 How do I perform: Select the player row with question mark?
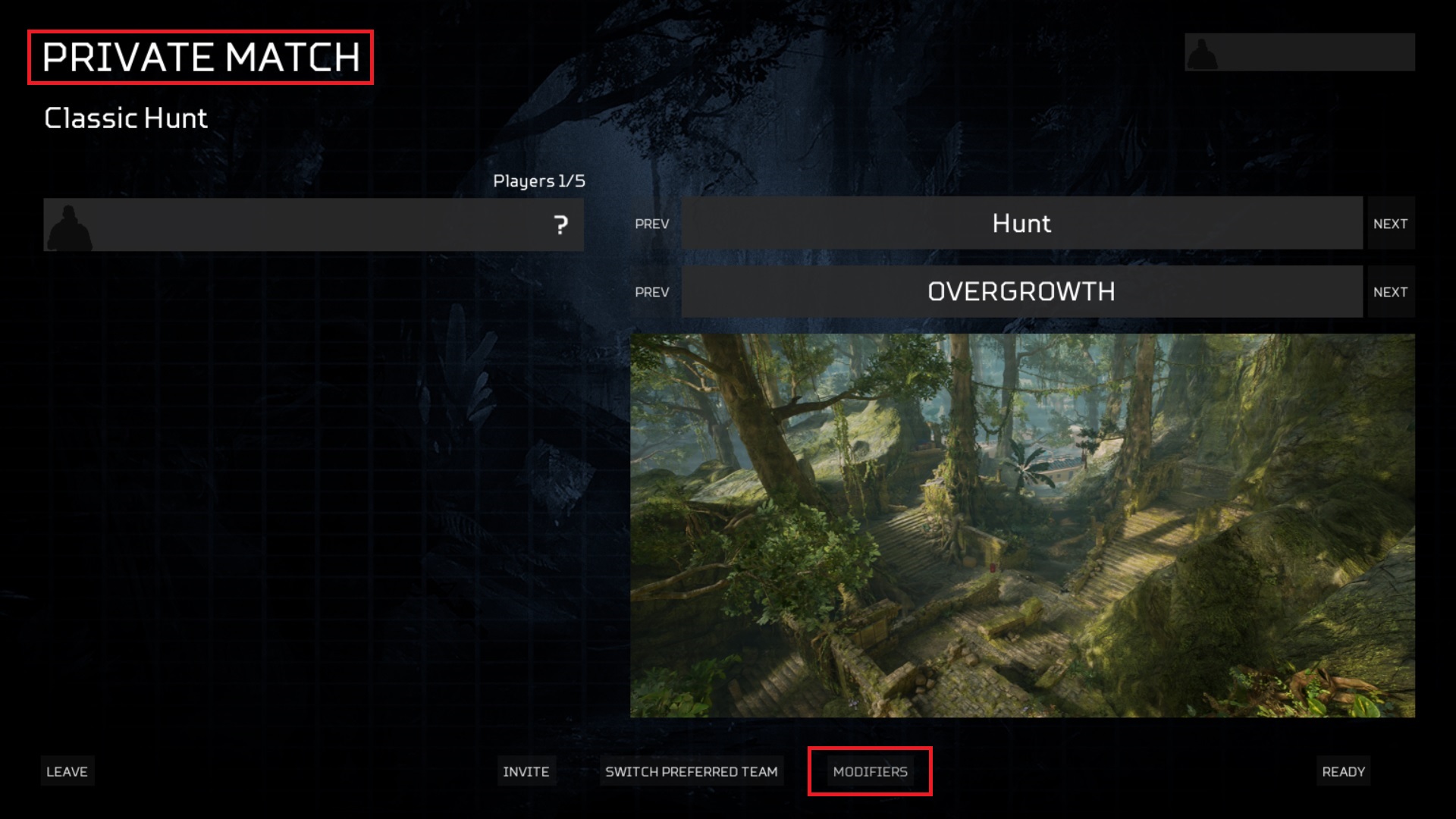point(313,224)
